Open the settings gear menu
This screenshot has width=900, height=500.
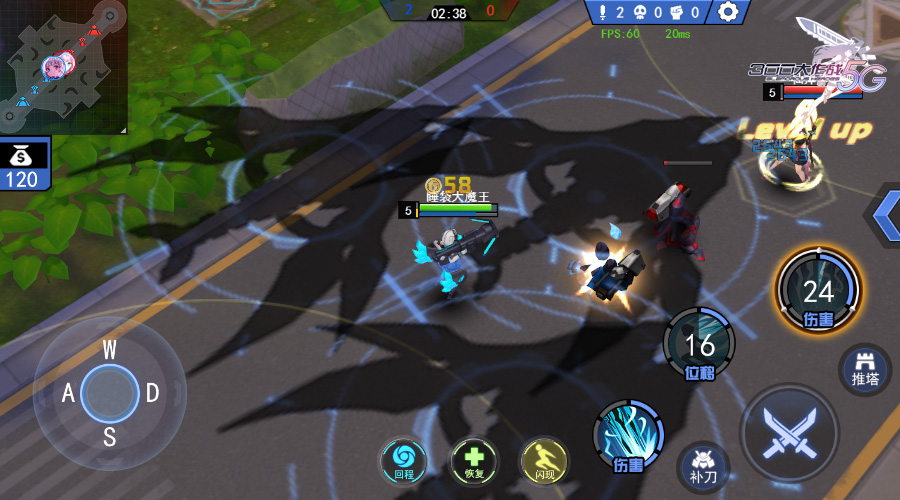tap(729, 12)
